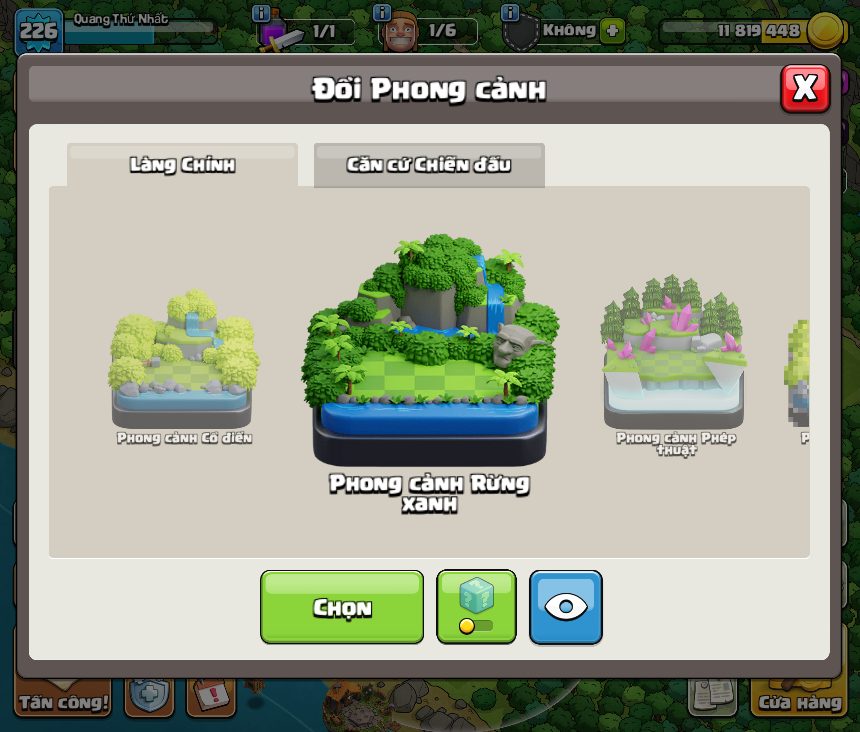Preview scenery with the blue eye button
860x732 pixels.
[x=566, y=607]
